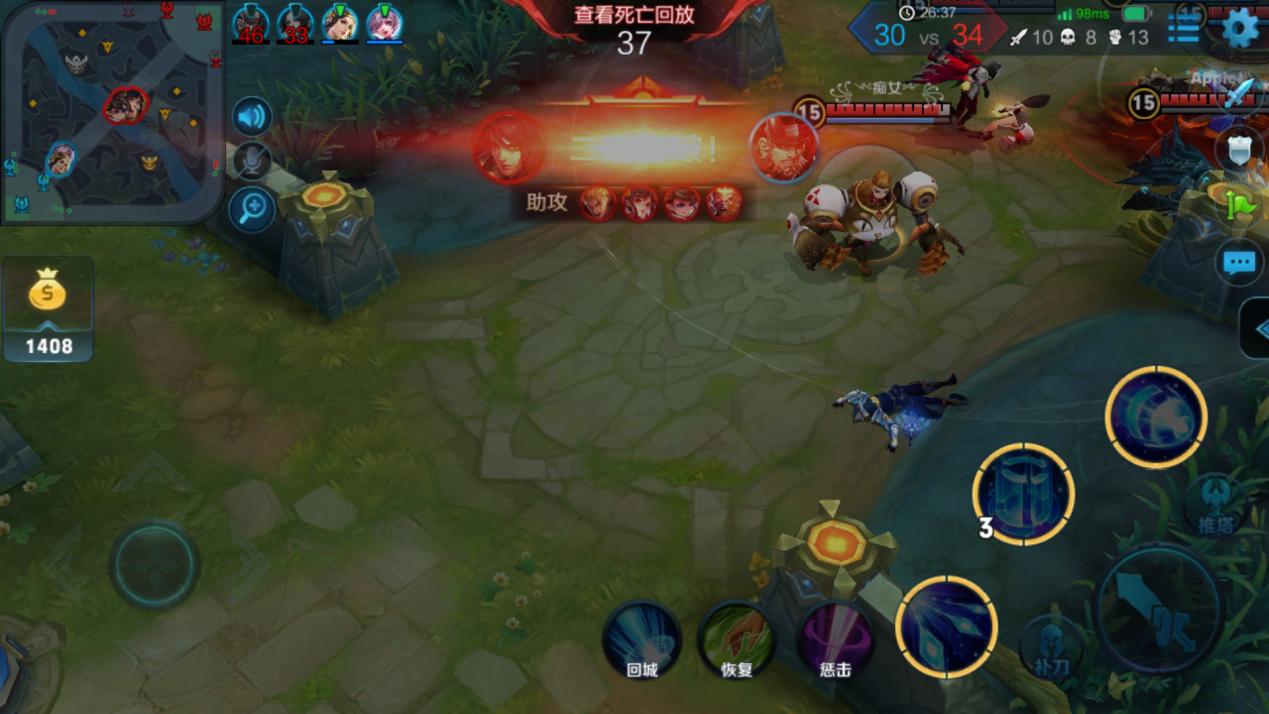Image resolution: width=1269 pixels, height=714 pixels.
Task: Toggle the speaker sound button
Action: [252, 117]
